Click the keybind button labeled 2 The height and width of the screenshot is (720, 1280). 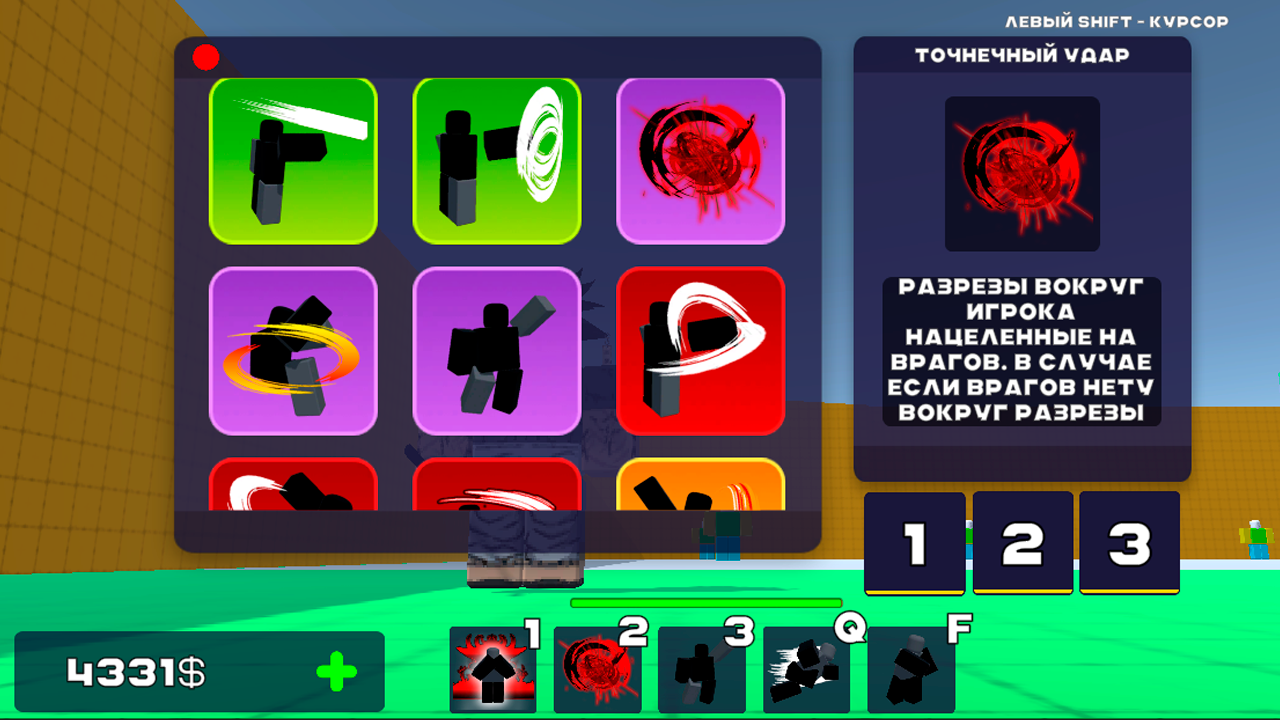(1022, 541)
